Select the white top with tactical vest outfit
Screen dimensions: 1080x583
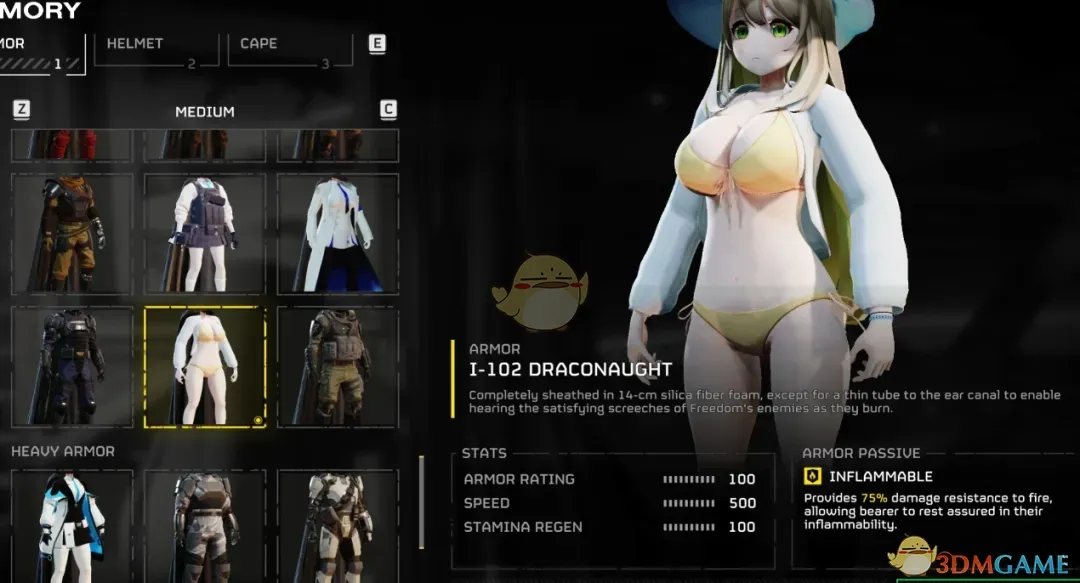point(205,234)
